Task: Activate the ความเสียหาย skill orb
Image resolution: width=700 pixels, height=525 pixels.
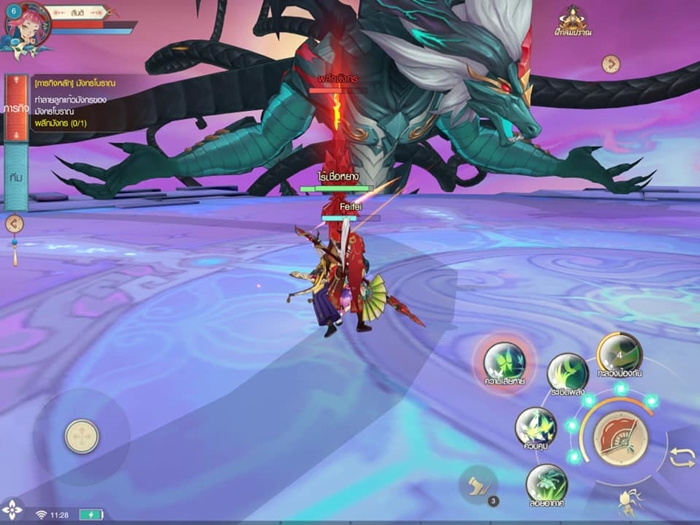Action: [504, 362]
